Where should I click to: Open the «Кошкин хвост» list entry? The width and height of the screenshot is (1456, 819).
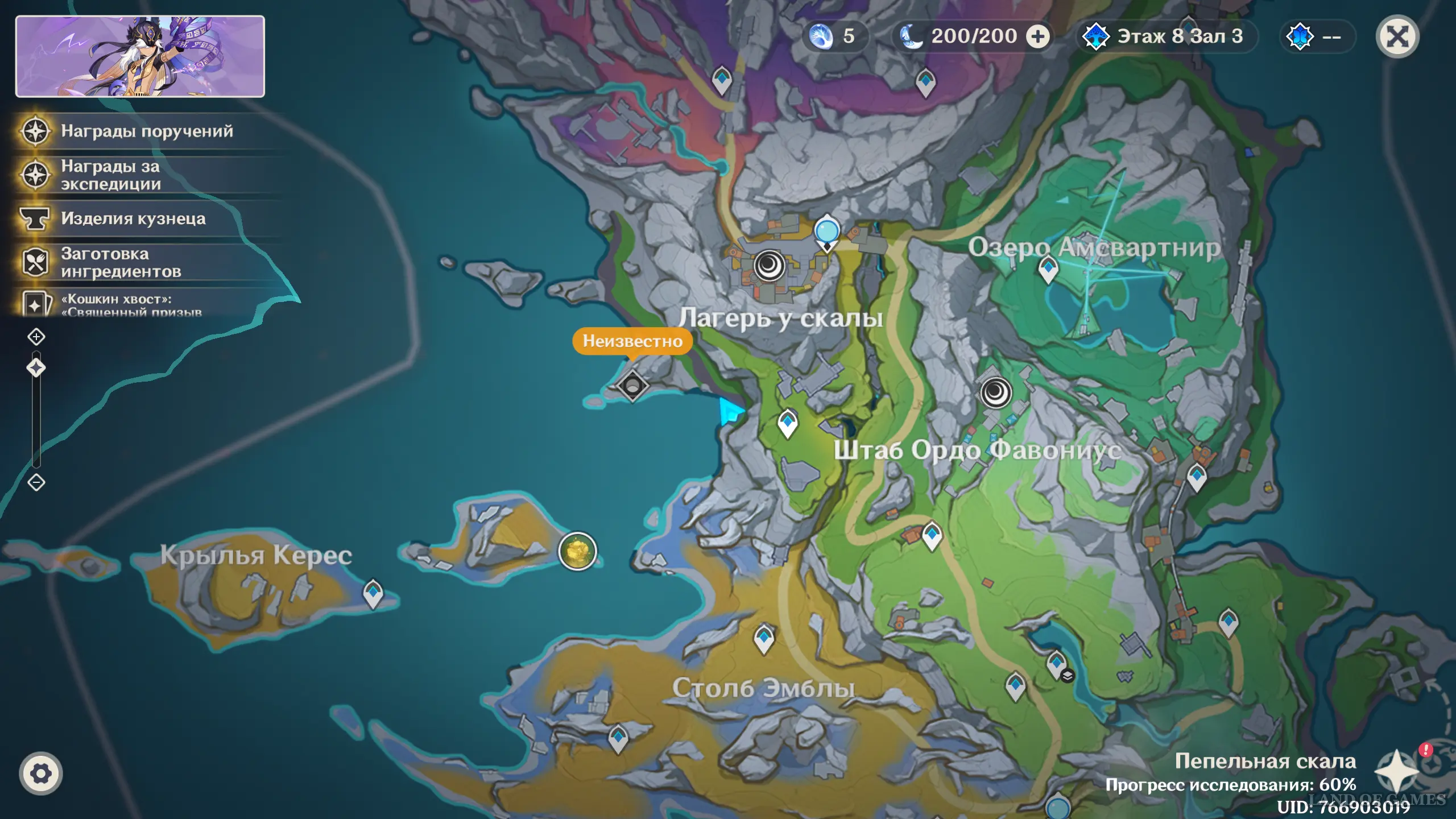131,304
